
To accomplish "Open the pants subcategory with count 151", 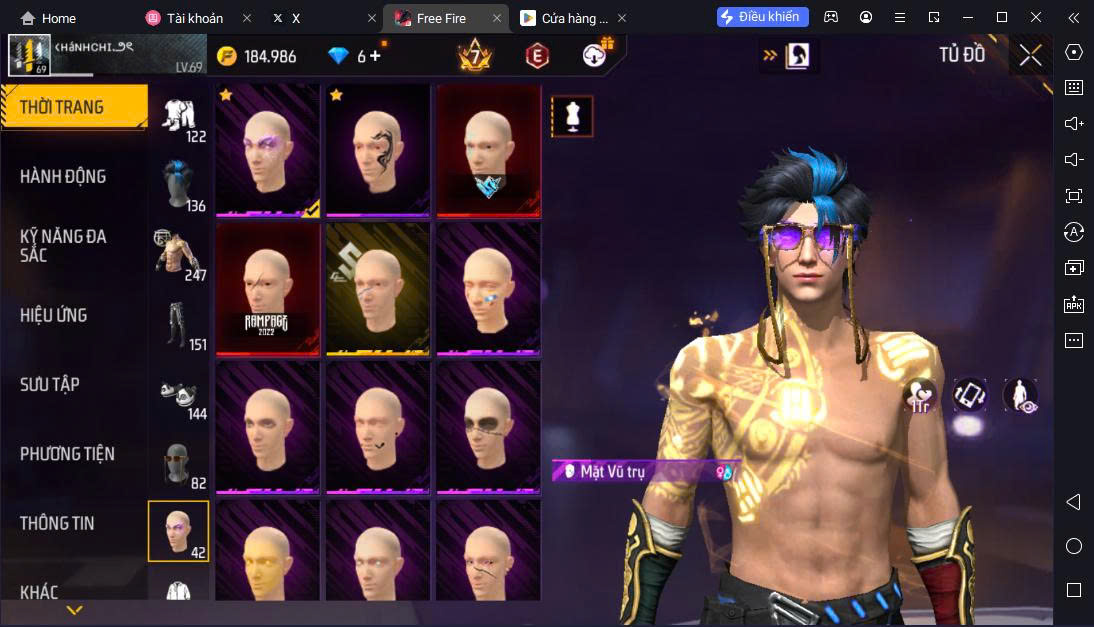I will click(181, 326).
